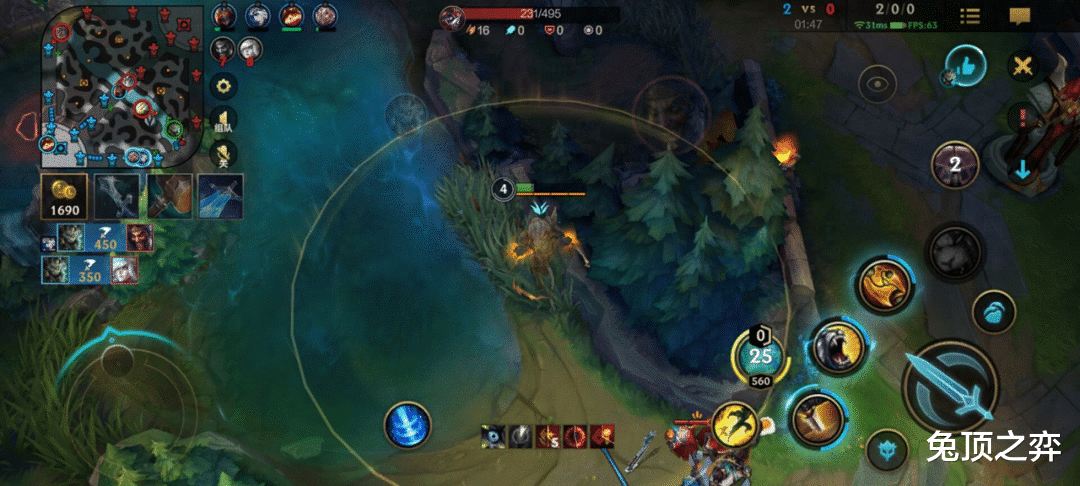Open the shop with 1690 gold
This screenshot has width=1080, height=486.
(x=63, y=195)
